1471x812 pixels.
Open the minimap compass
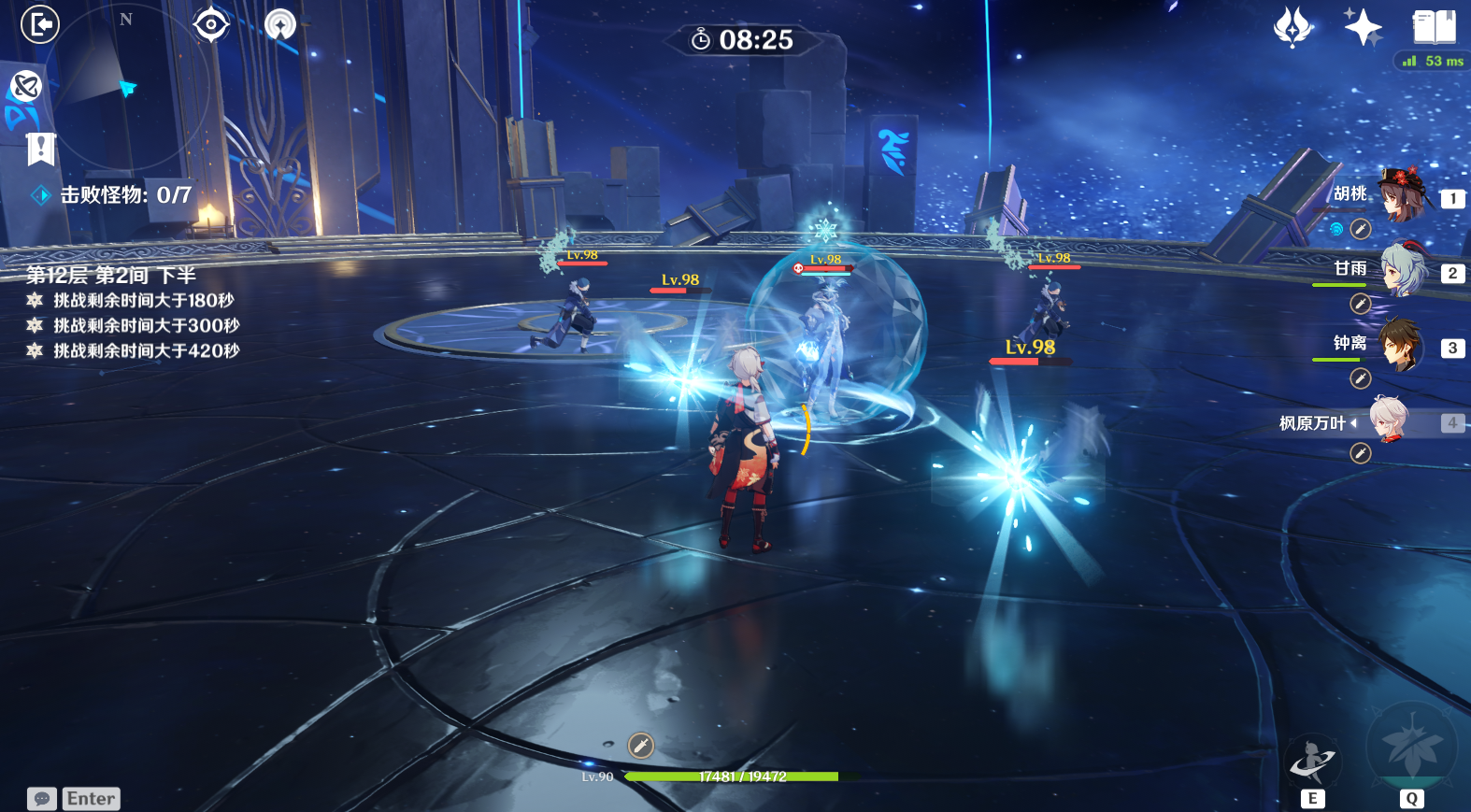[124, 84]
